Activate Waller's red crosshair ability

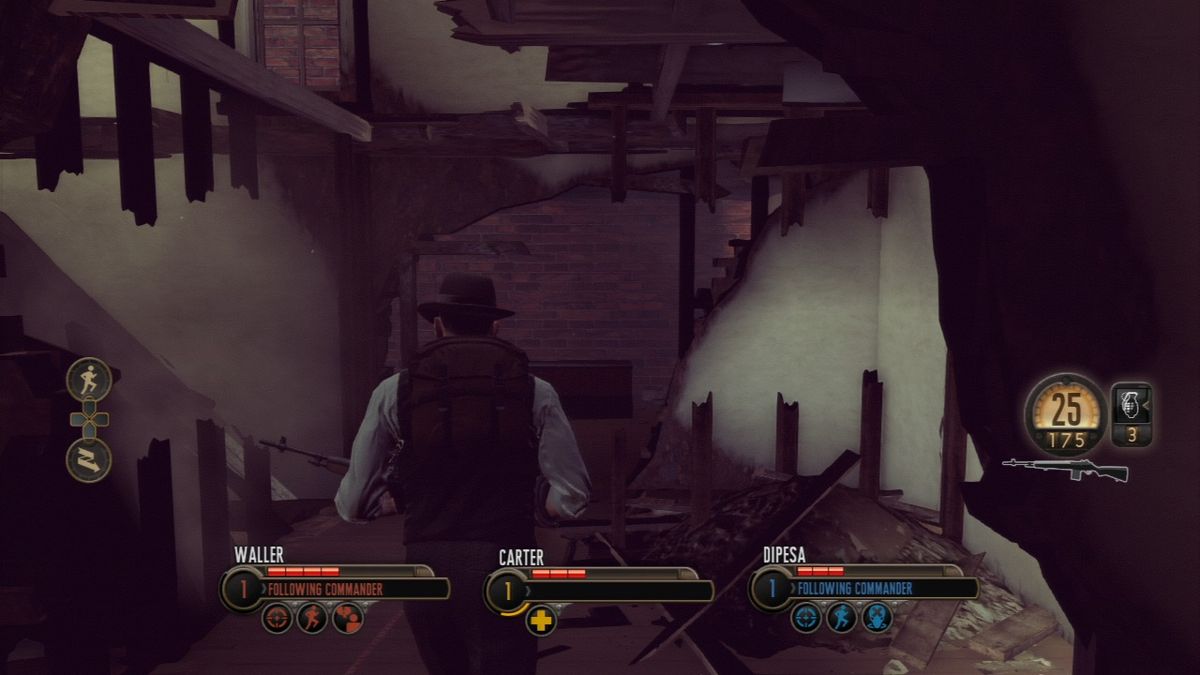coord(277,617)
